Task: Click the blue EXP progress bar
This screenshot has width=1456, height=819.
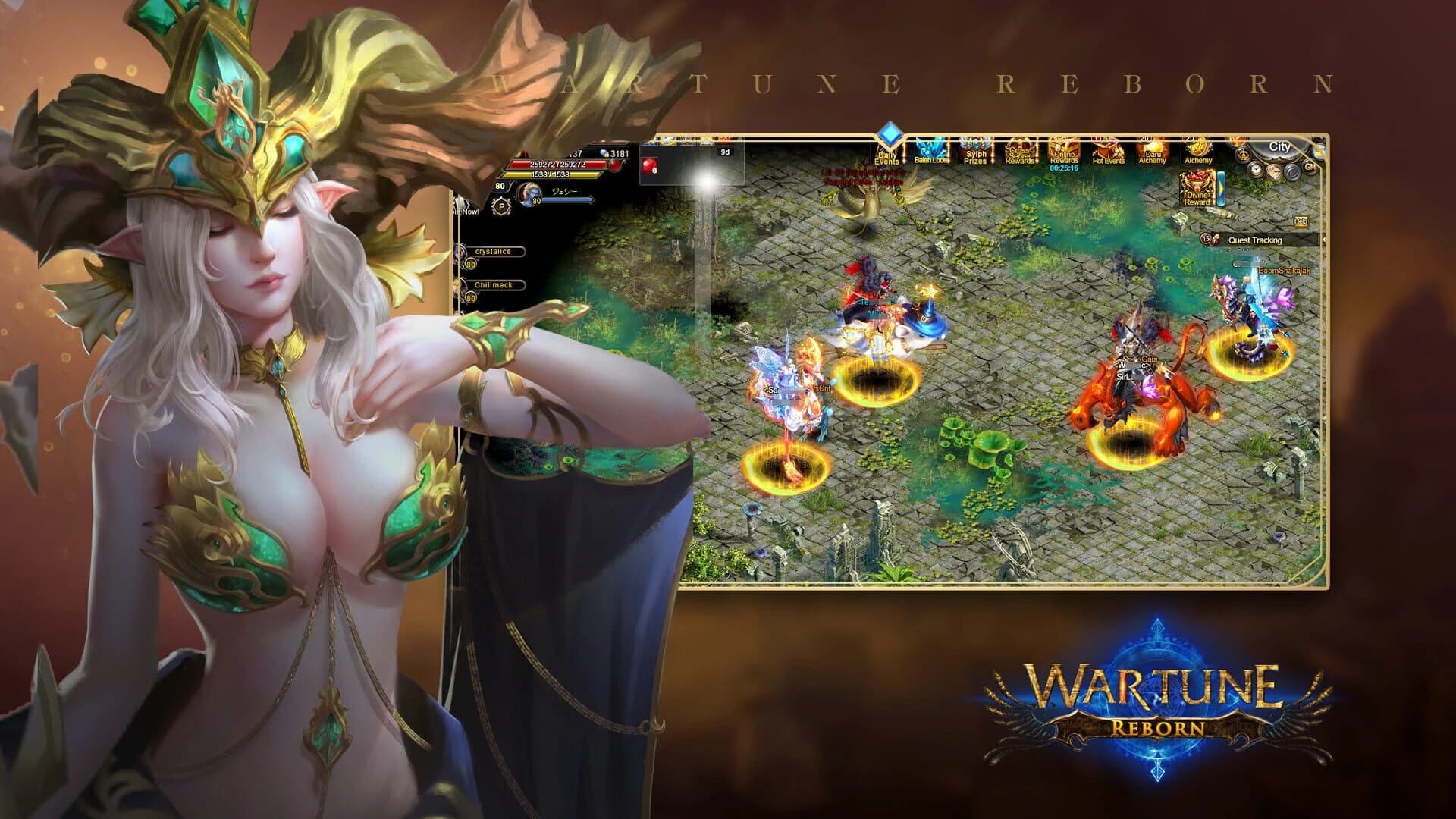Action: tap(567, 199)
